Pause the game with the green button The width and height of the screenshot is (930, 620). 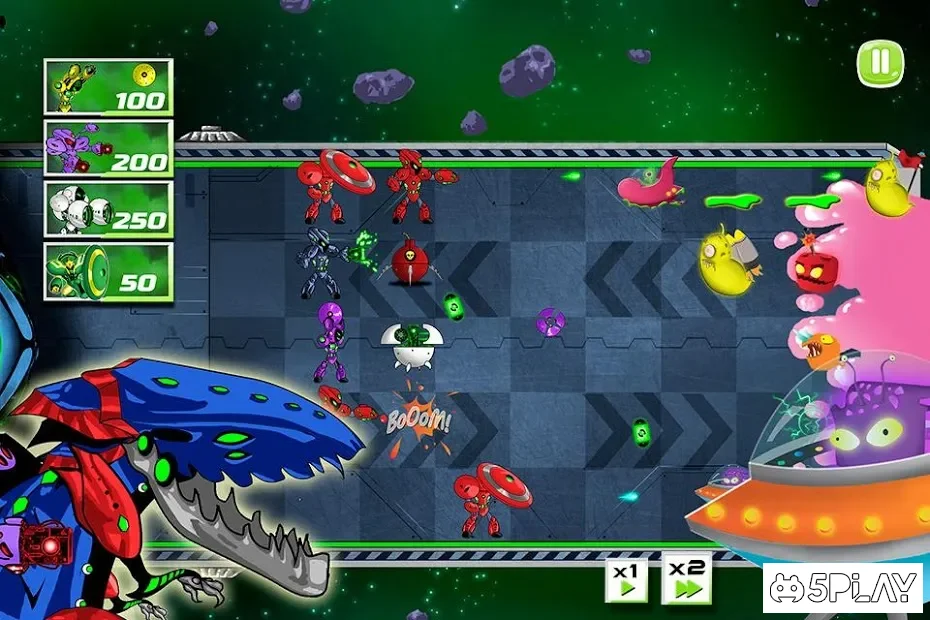point(879,63)
